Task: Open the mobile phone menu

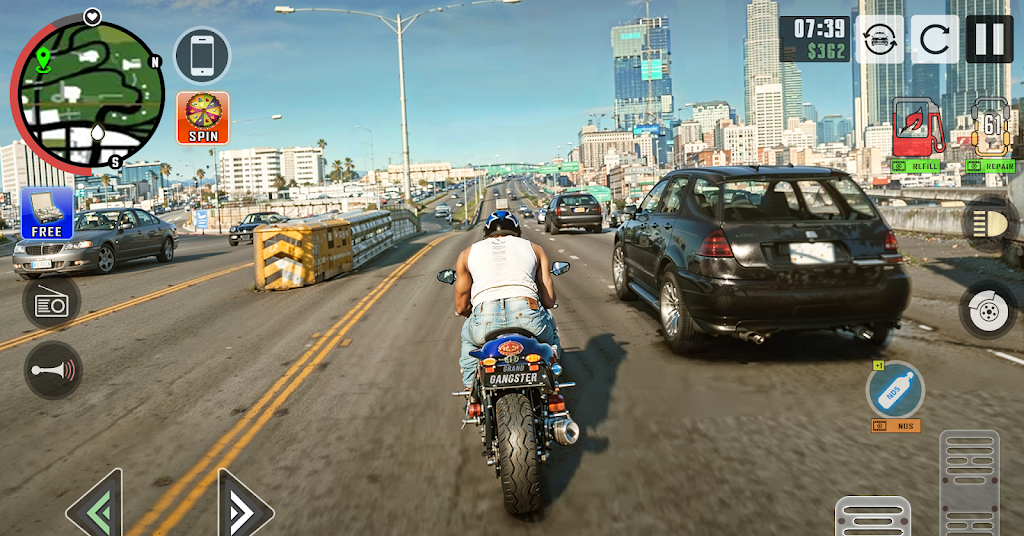Action: (x=202, y=55)
